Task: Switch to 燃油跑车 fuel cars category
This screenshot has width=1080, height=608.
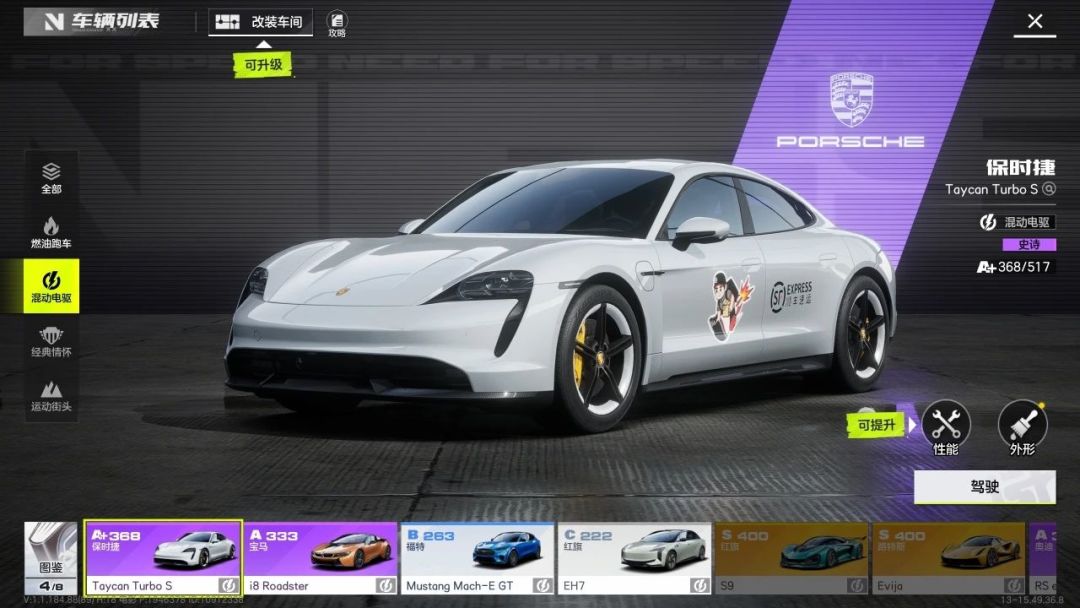Action: point(52,232)
